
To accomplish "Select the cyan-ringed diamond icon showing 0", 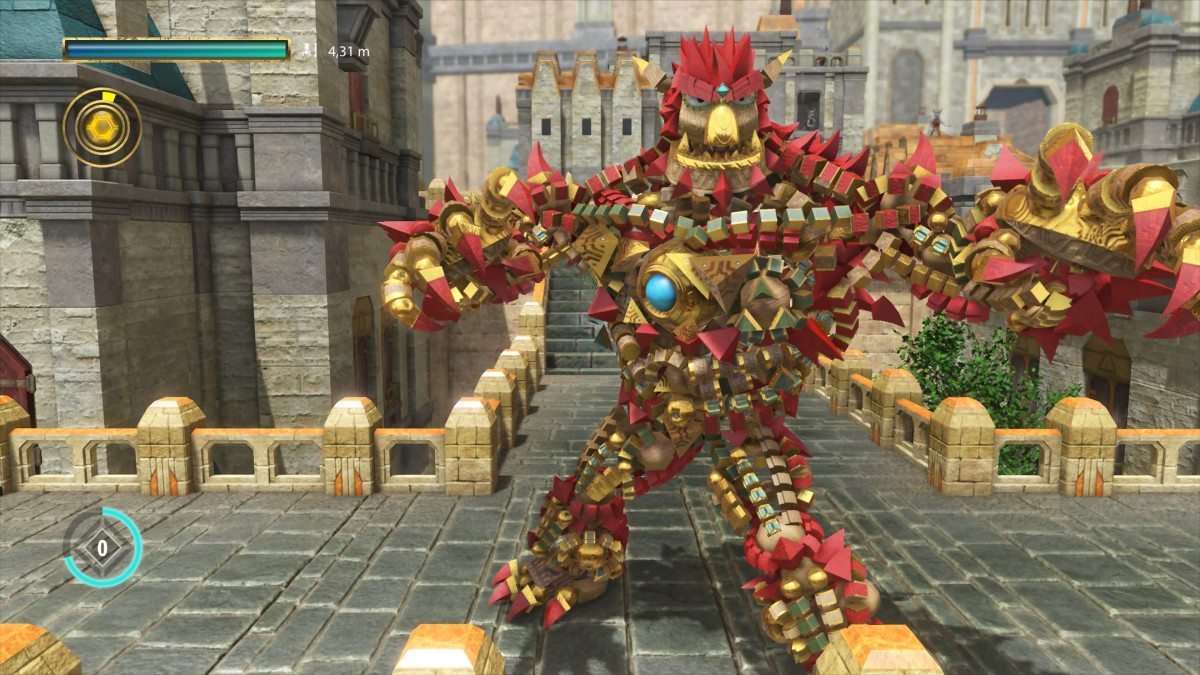I will pyautogui.click(x=102, y=547).
